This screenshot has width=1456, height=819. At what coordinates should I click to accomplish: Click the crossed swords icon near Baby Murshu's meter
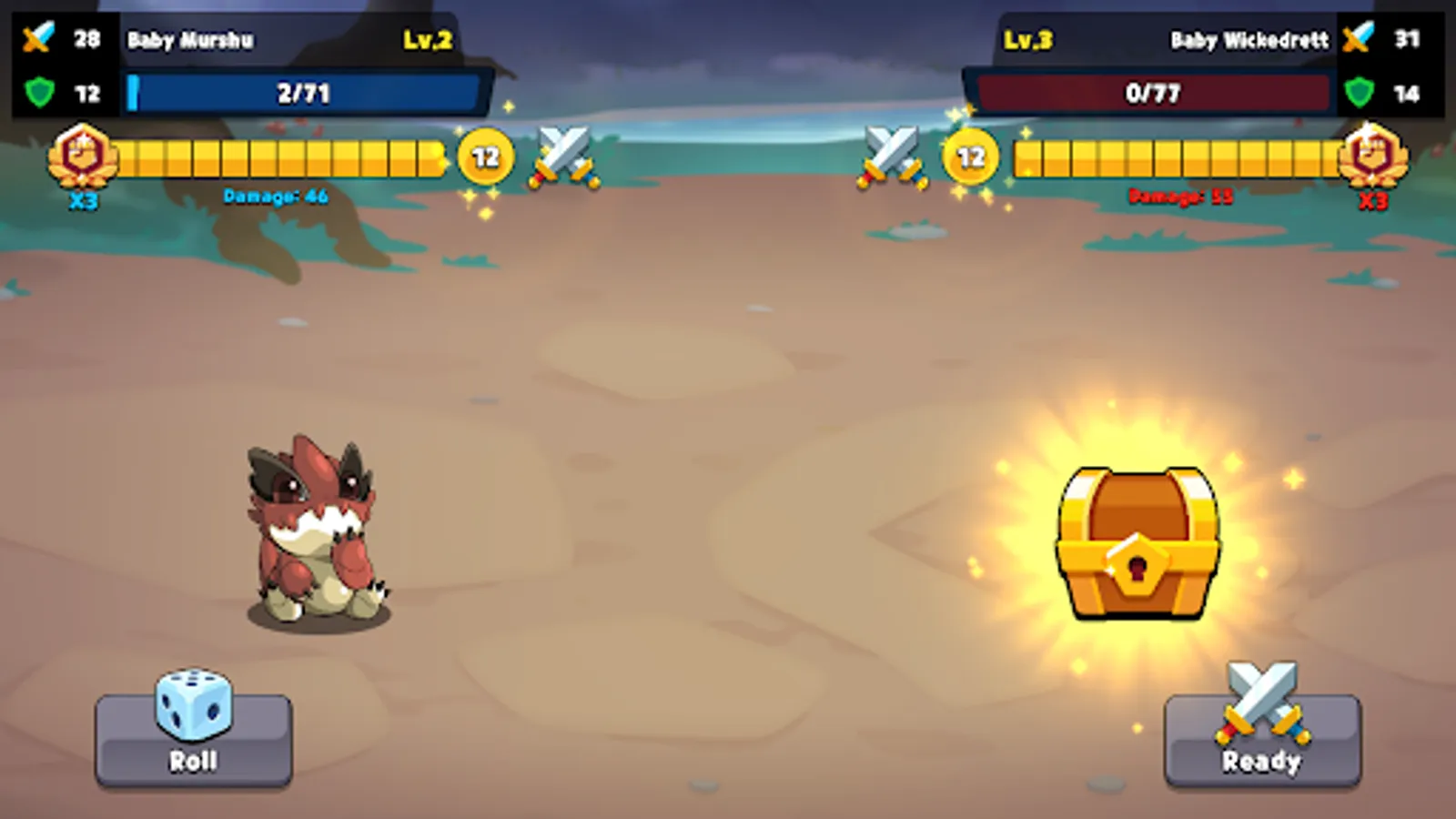[561, 155]
